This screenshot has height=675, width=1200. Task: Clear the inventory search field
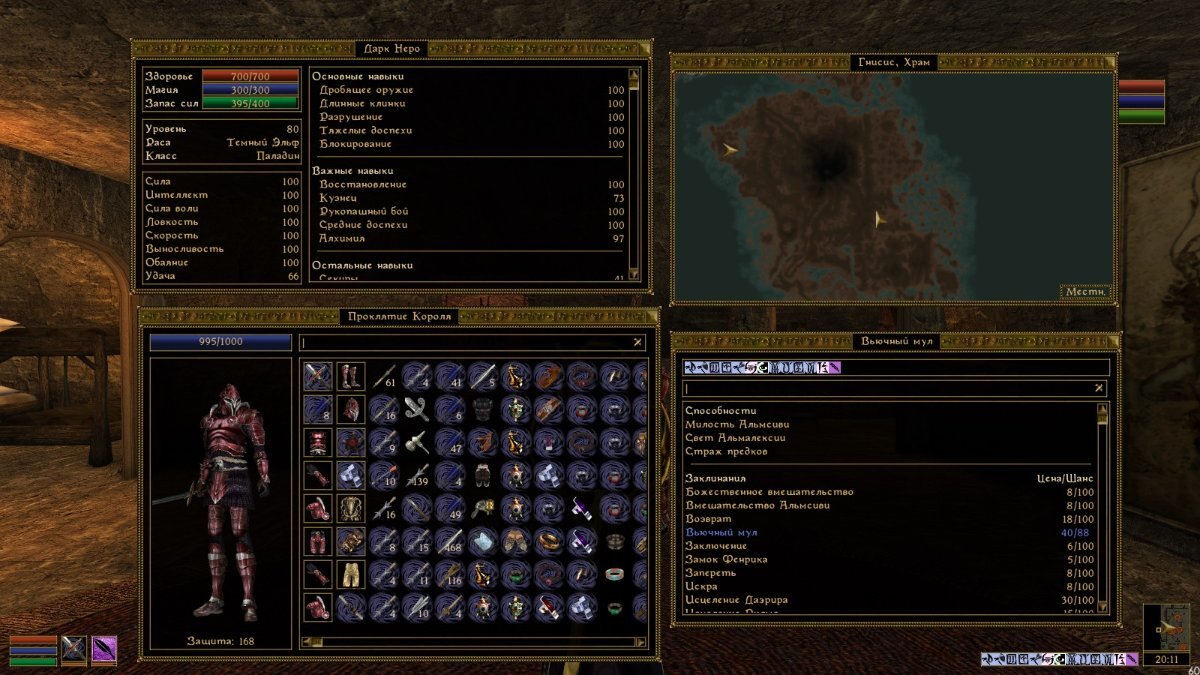[638, 342]
